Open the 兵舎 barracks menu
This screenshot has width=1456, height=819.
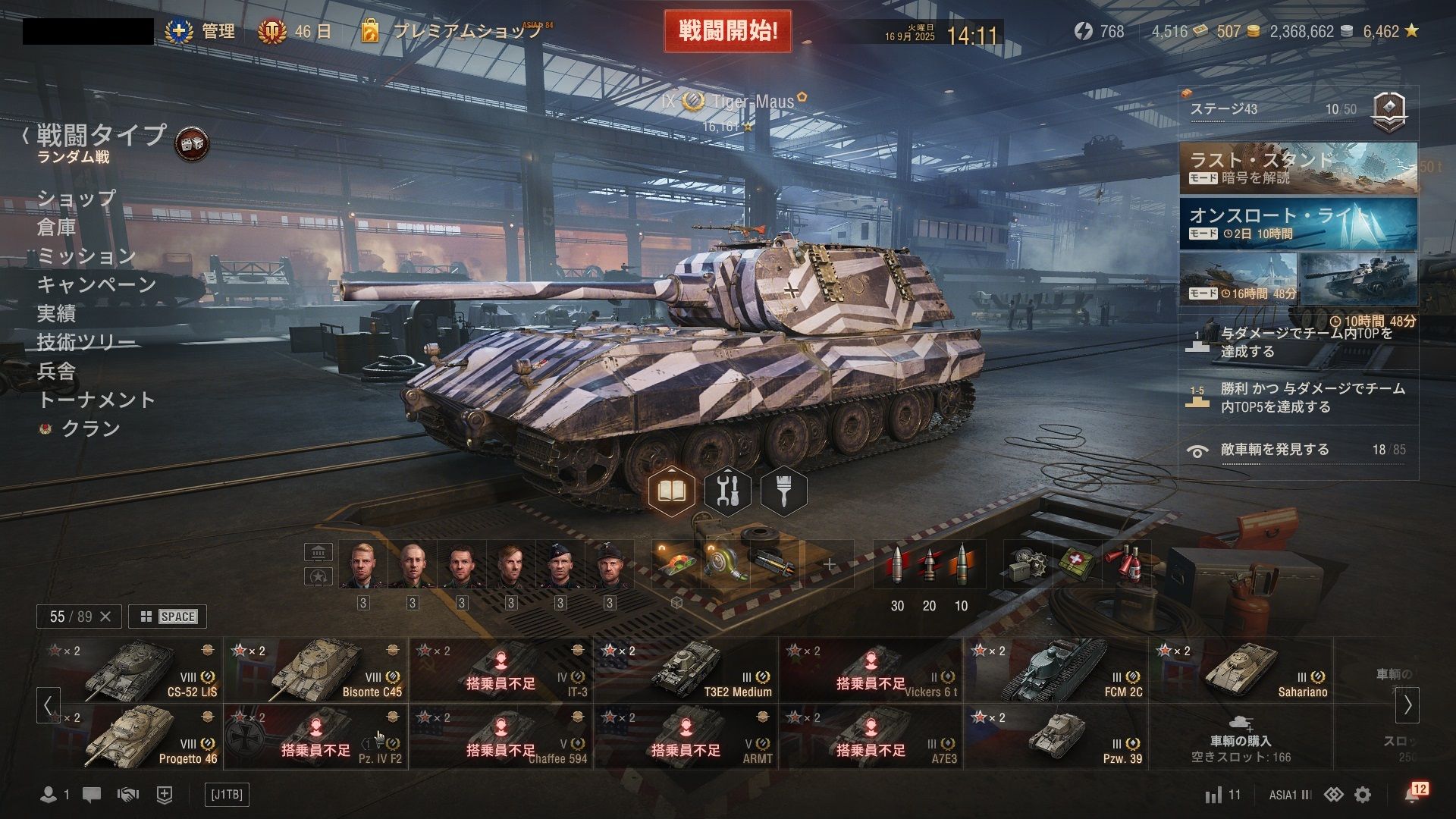tap(57, 371)
